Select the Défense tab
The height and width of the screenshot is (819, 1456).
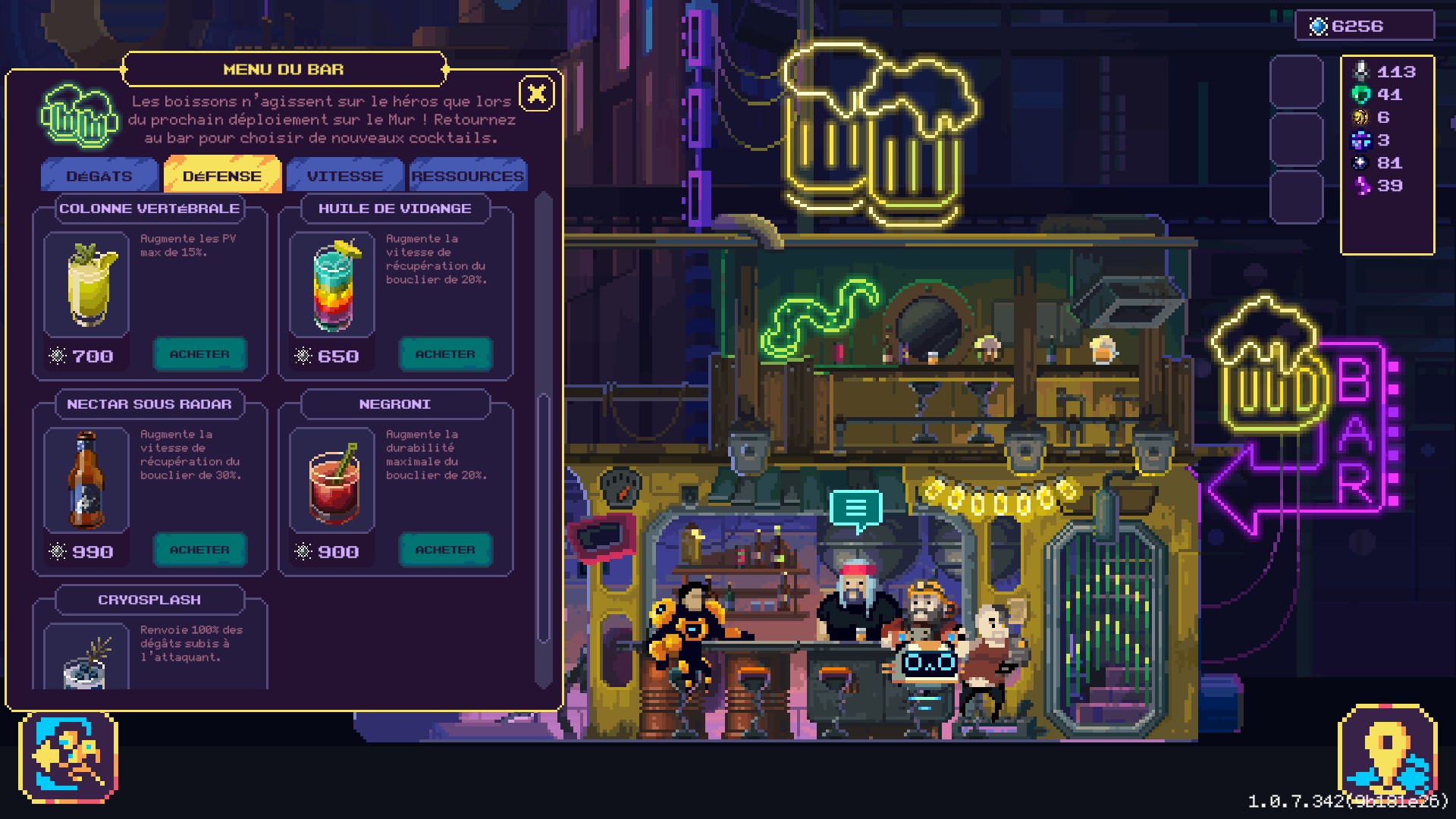222,176
